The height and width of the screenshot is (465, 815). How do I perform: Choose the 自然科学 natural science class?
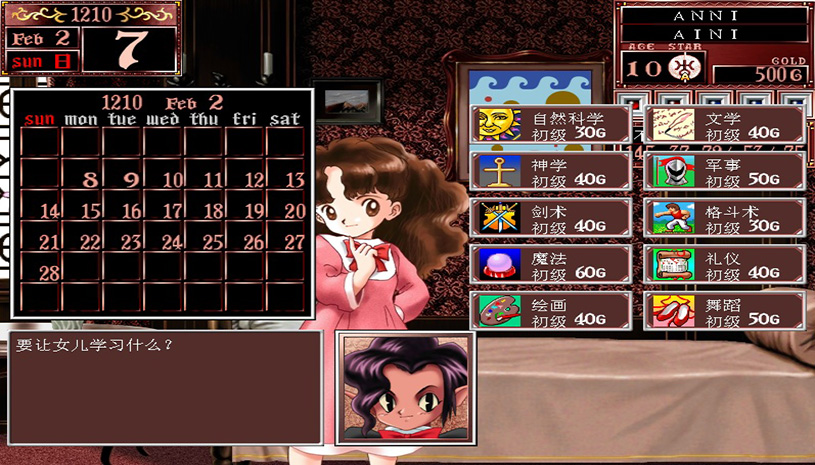point(551,125)
